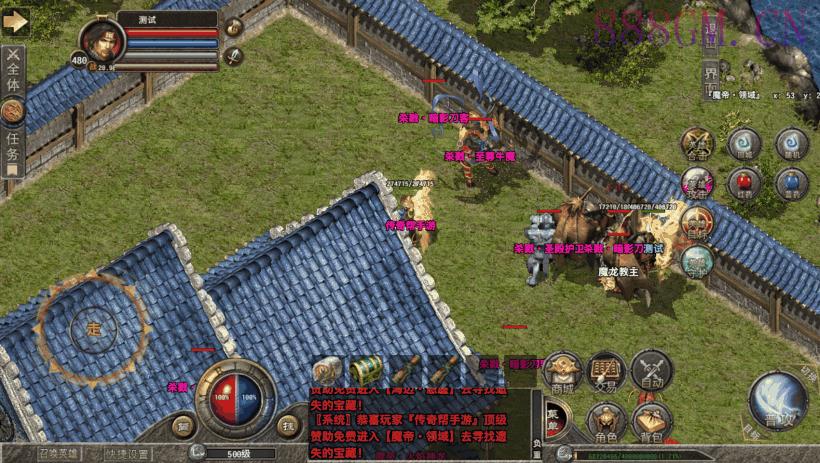This screenshot has width=820, height=463.
Task: Open the 任务 quest tab
Action: [12, 143]
